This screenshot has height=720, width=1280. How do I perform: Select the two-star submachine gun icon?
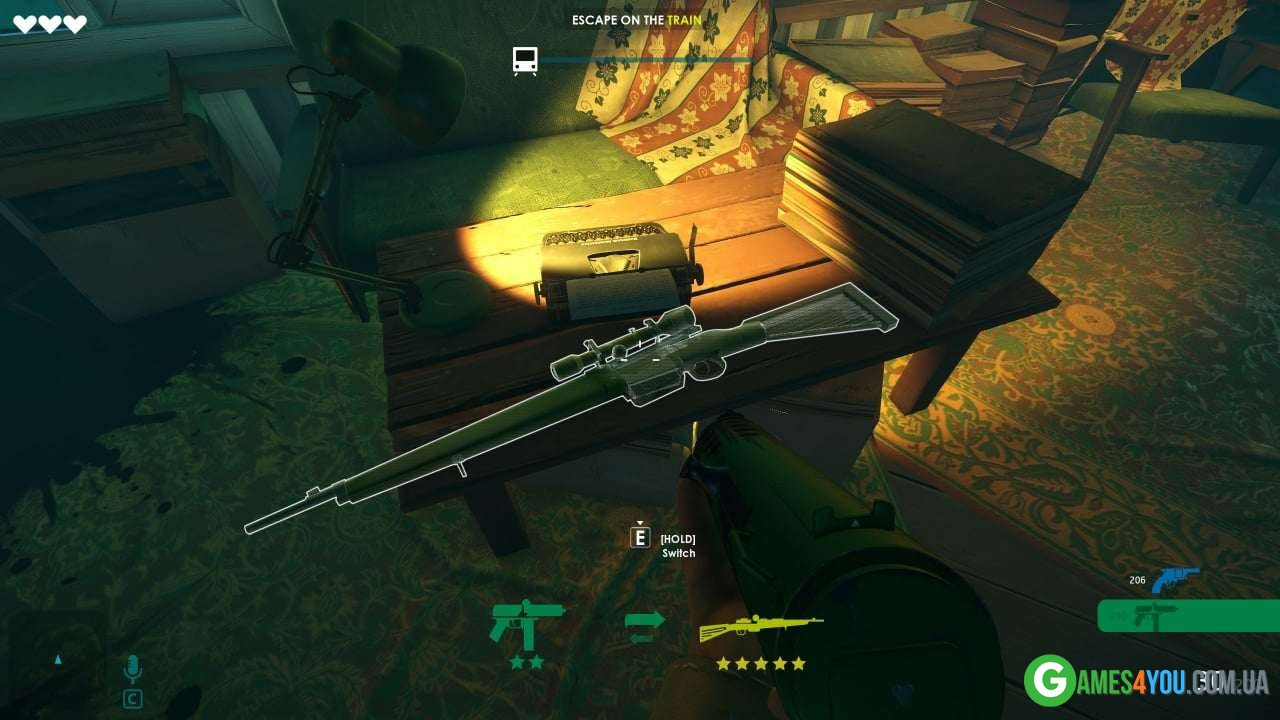pos(527,626)
